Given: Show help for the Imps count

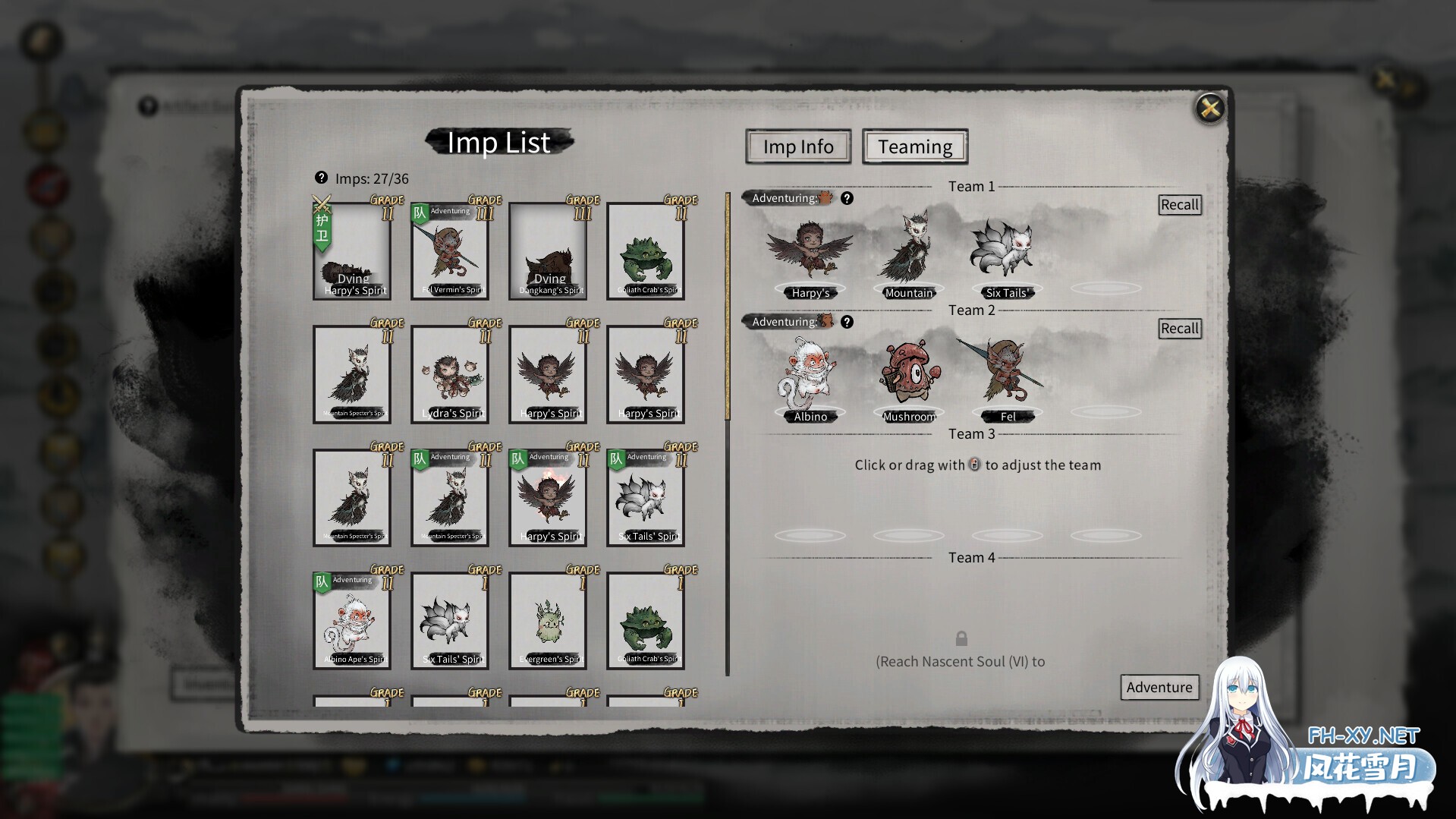Looking at the screenshot, I should click(321, 178).
